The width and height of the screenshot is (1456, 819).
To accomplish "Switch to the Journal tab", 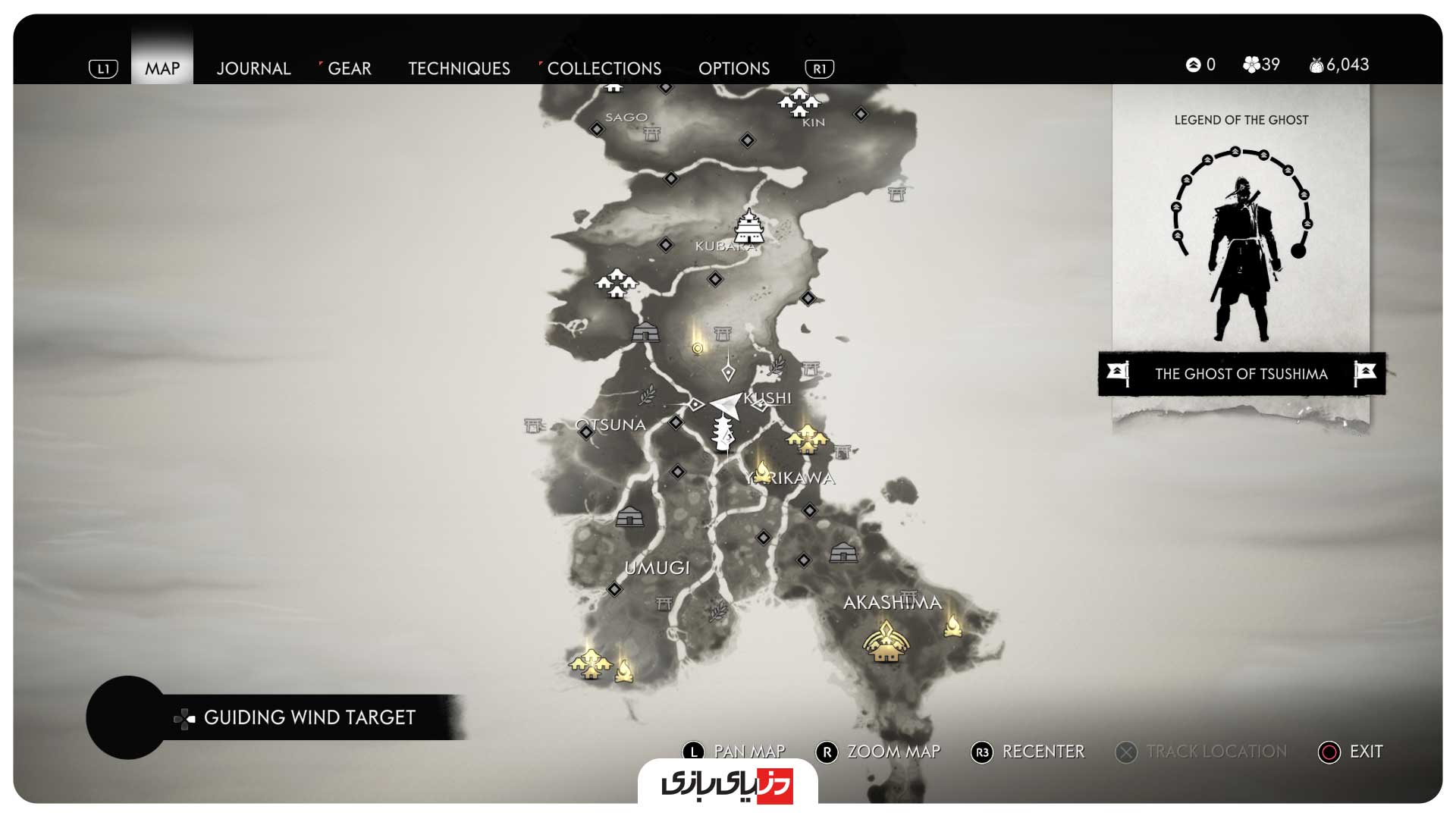I will point(253,68).
